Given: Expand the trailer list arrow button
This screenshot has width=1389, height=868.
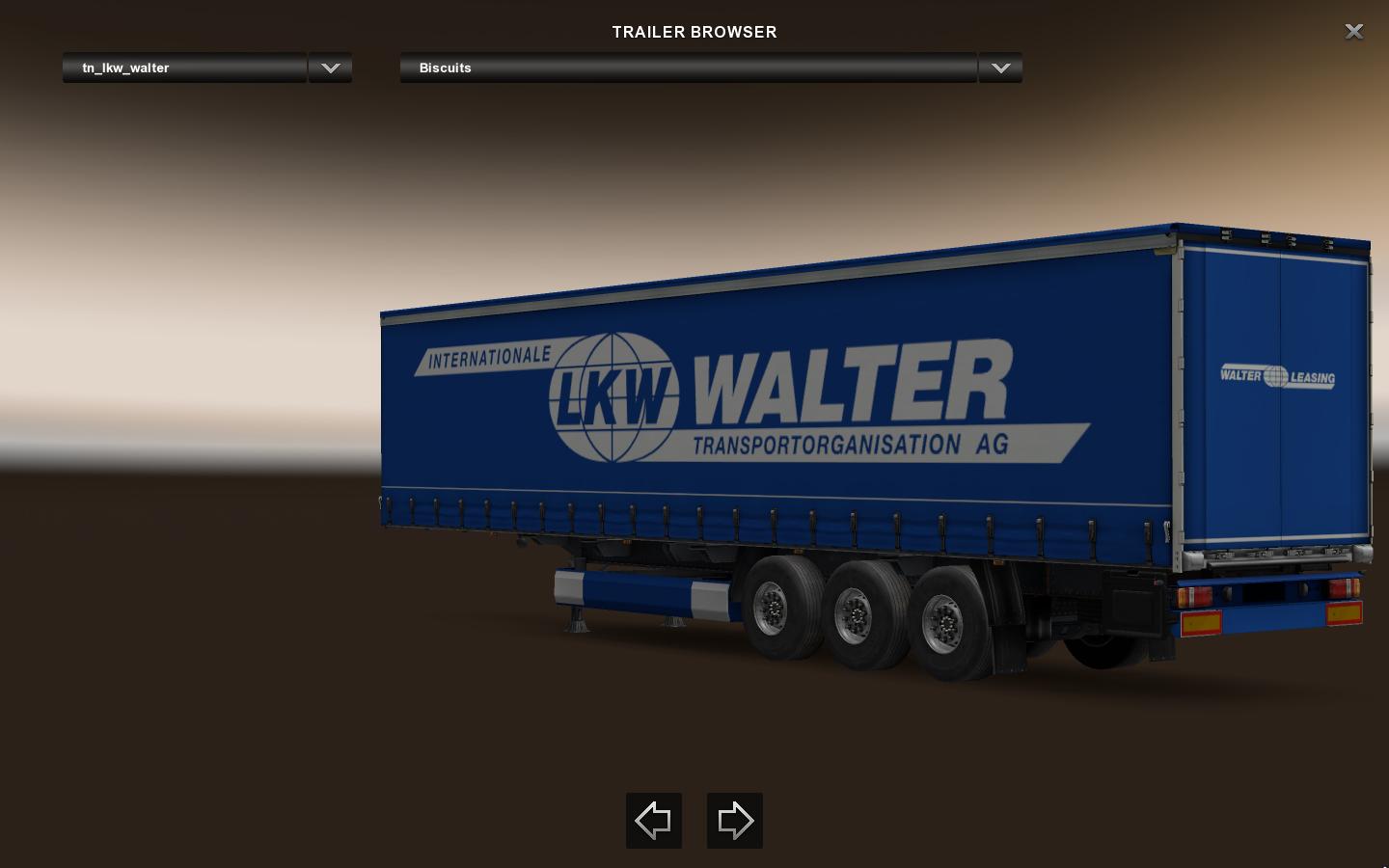Looking at the screenshot, I should 330,68.
